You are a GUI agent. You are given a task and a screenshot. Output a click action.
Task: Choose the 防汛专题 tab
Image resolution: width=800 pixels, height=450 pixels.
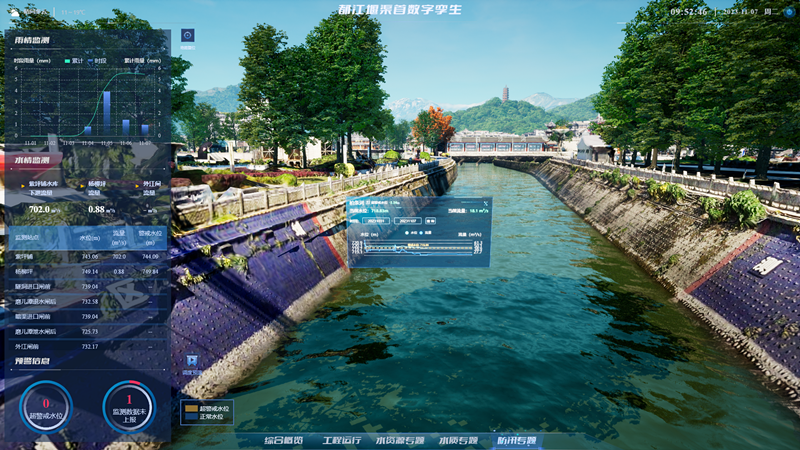pos(516,440)
